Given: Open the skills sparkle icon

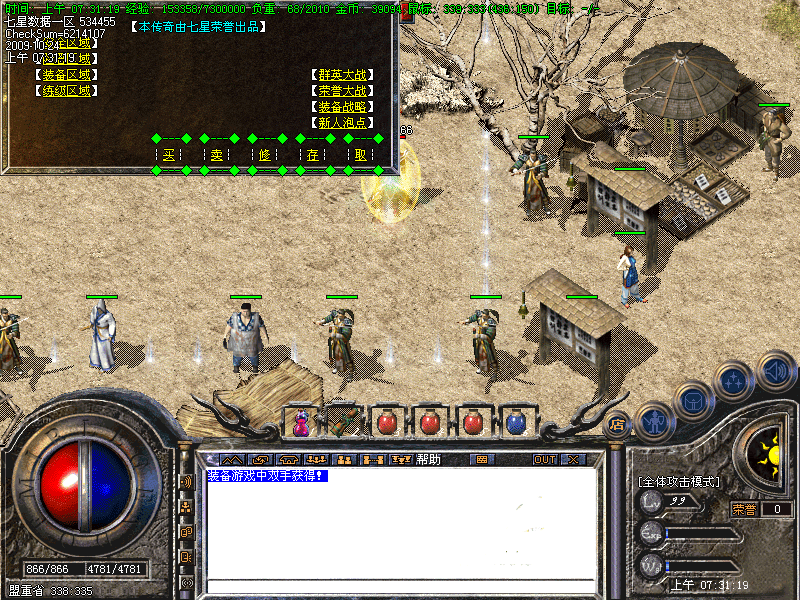Looking at the screenshot, I should pos(735,381).
